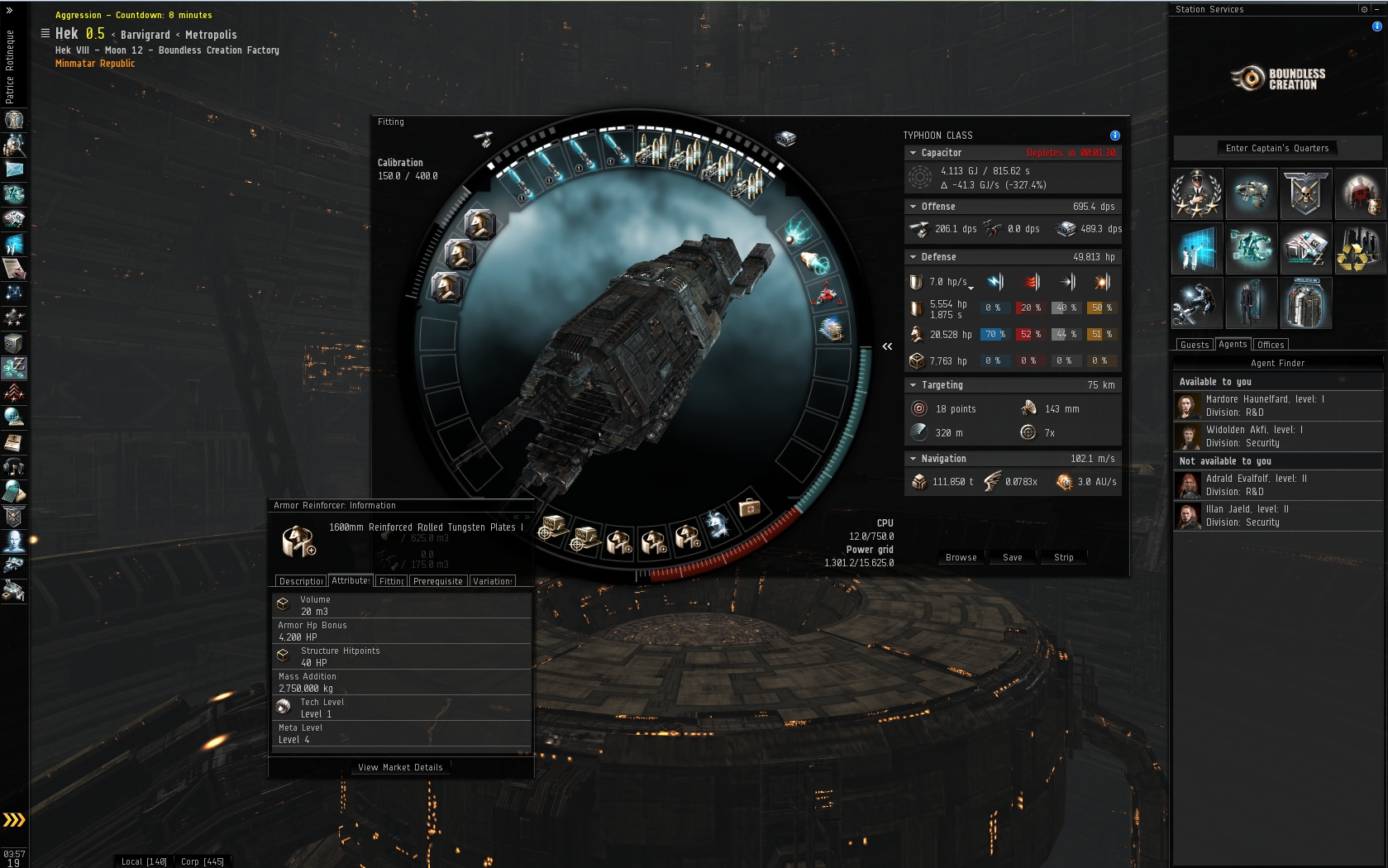Collapse the Capacitor section
The image size is (1388, 868).
coord(911,152)
